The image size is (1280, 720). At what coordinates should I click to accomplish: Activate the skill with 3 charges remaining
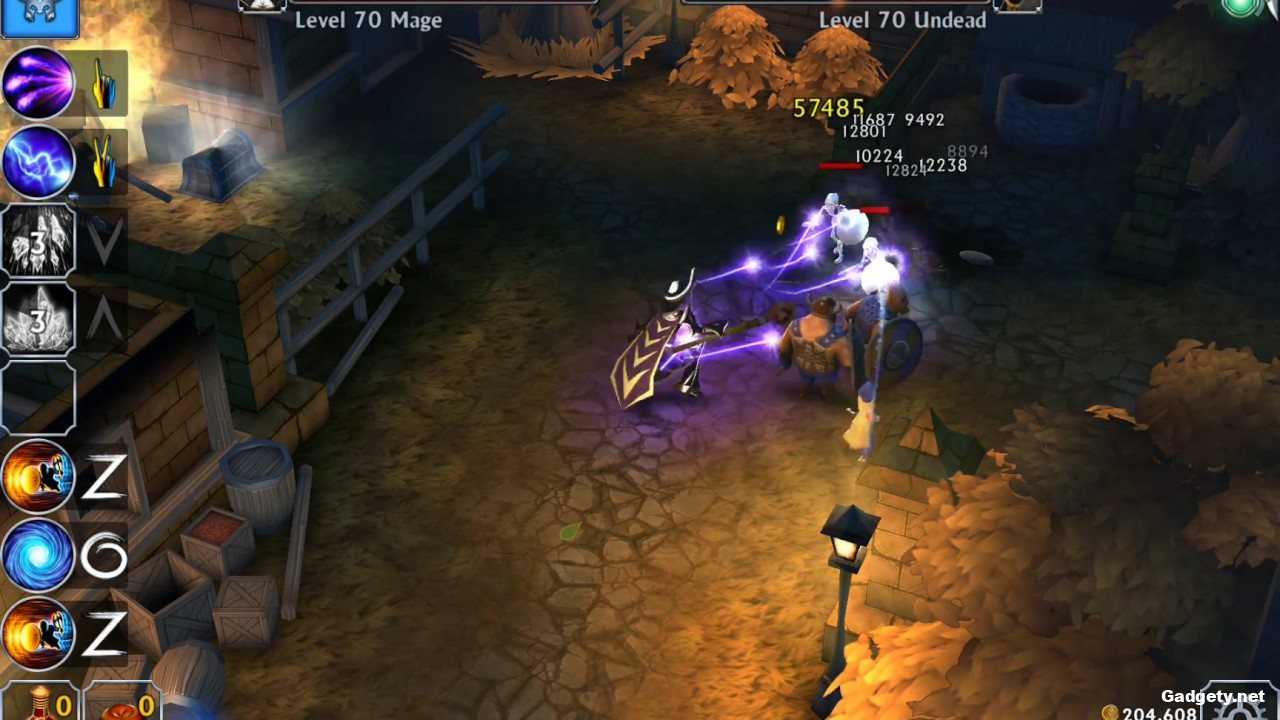tap(38, 240)
